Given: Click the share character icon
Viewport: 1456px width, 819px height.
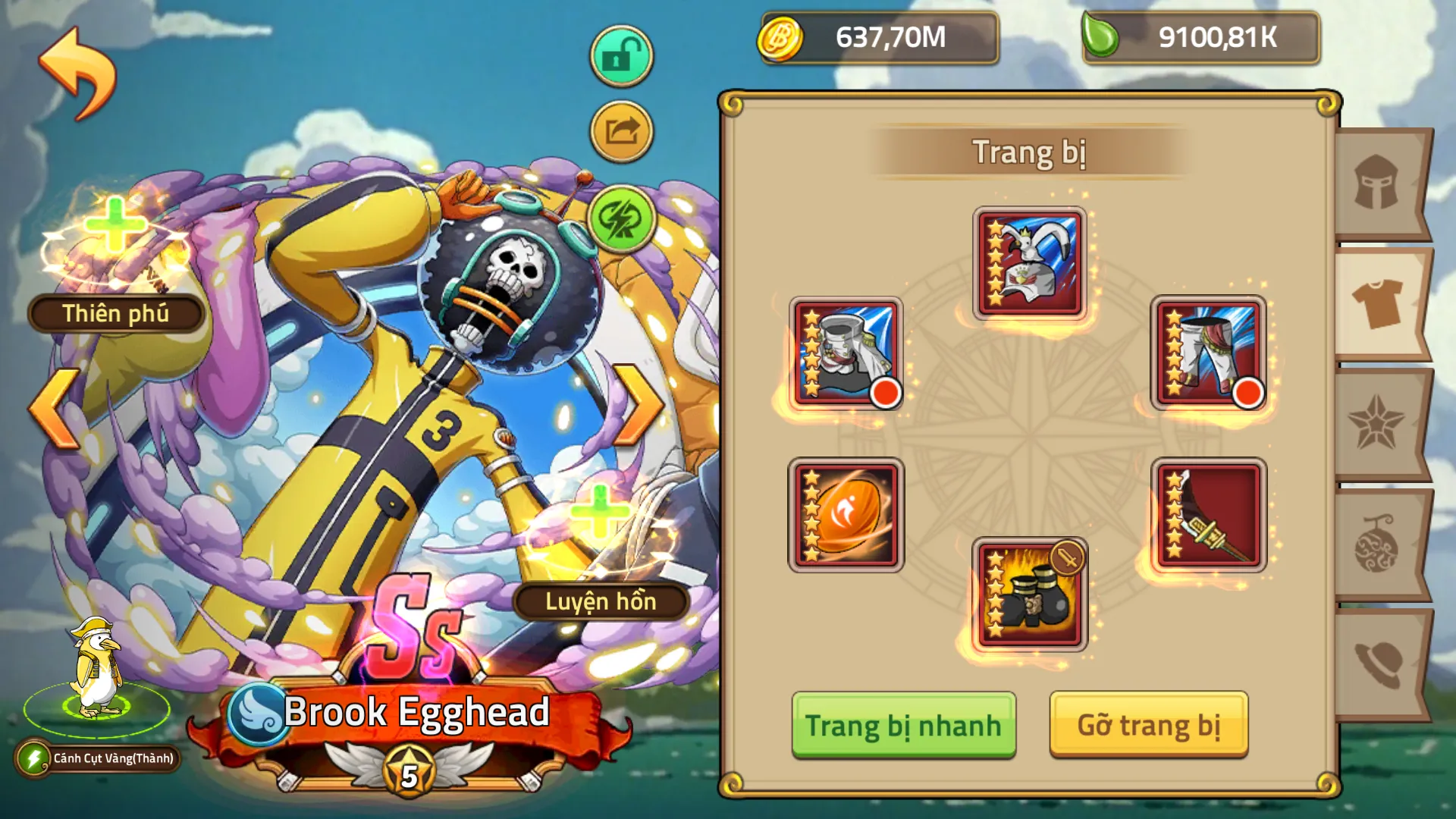Looking at the screenshot, I should coord(620,130).
